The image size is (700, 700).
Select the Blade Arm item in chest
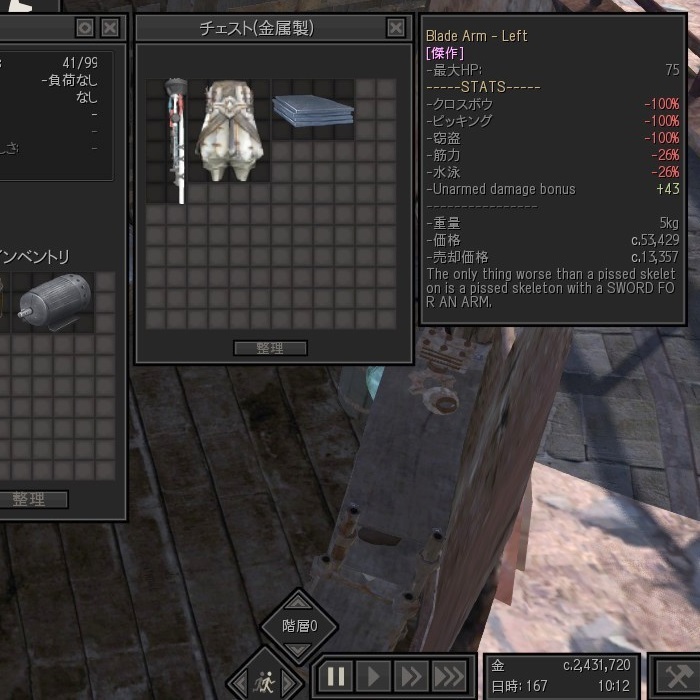[x=178, y=141]
